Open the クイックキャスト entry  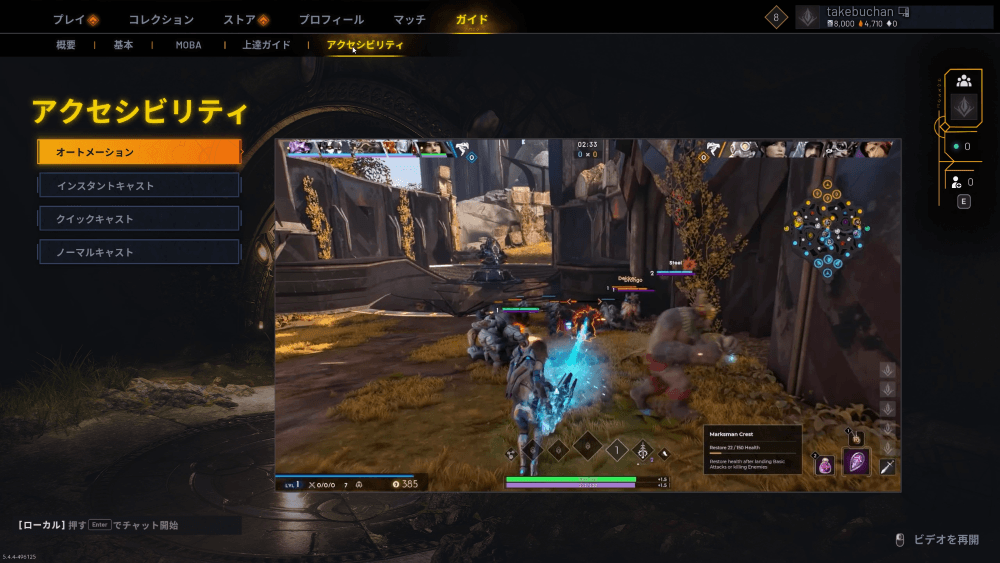(x=139, y=218)
